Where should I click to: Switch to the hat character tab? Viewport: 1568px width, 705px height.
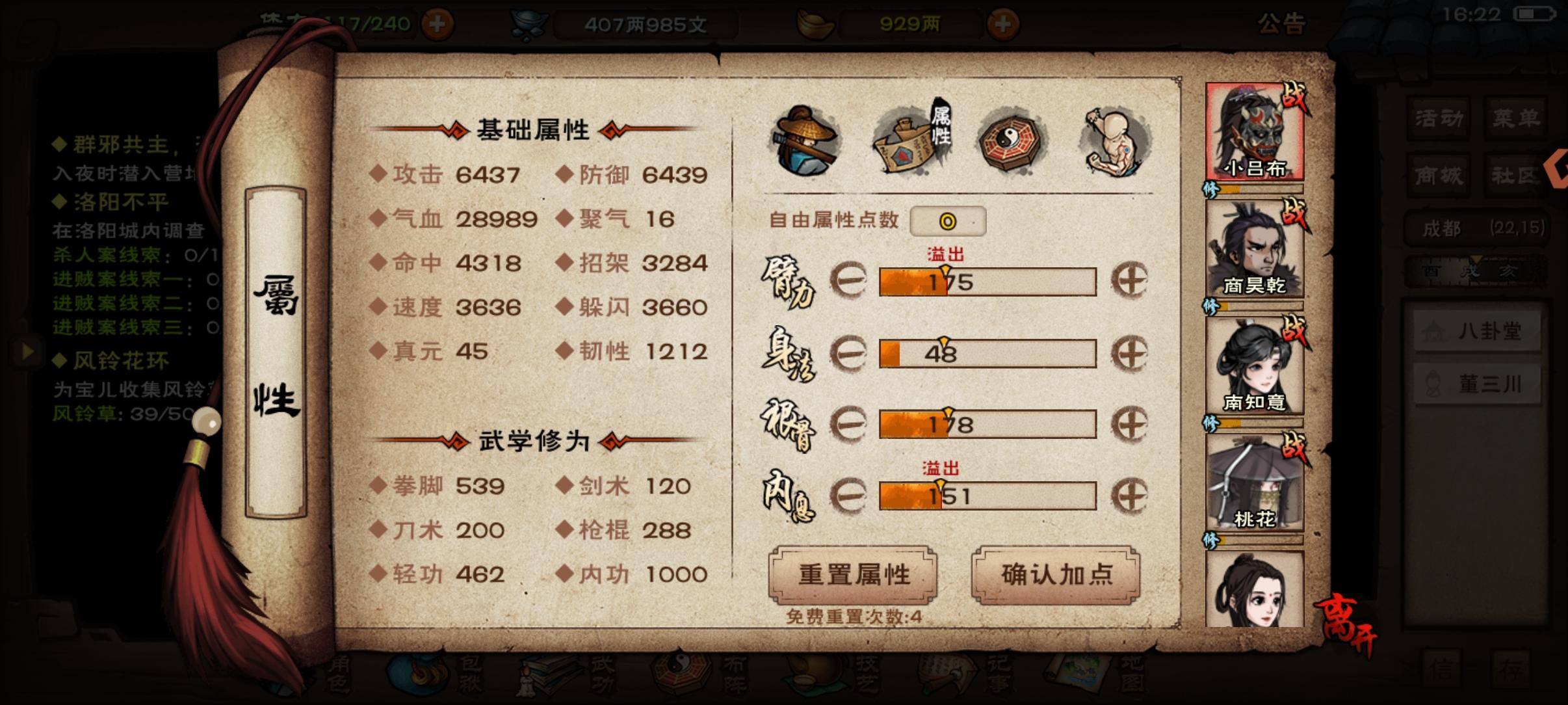806,140
